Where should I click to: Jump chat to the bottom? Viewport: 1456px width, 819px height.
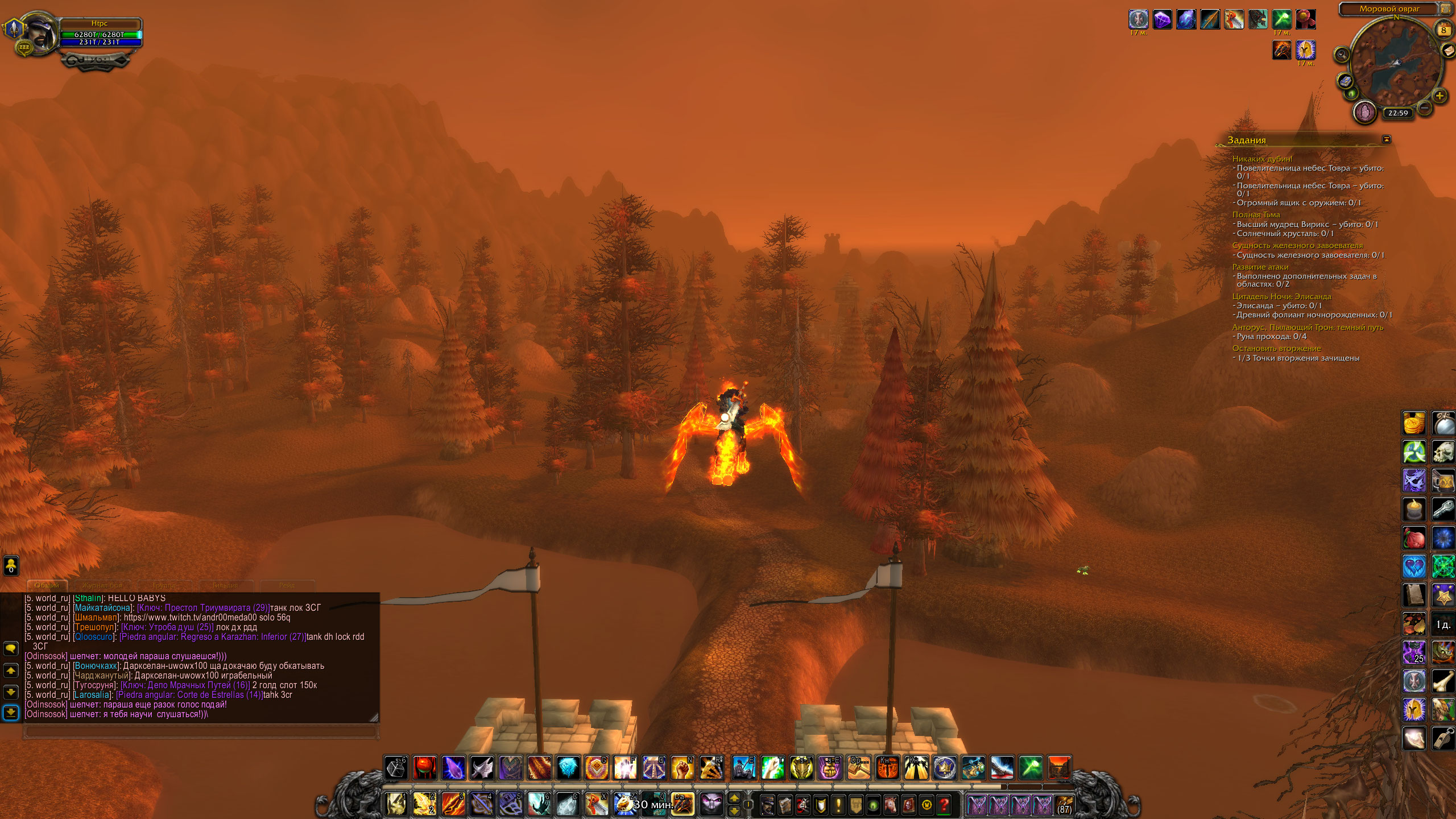[11, 712]
